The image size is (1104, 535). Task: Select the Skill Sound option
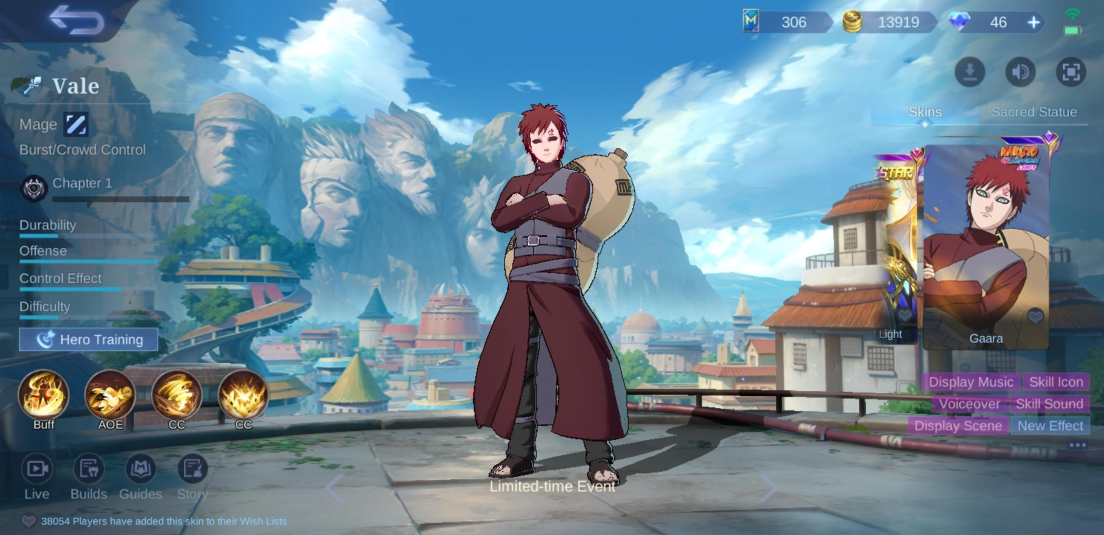[1049, 404]
